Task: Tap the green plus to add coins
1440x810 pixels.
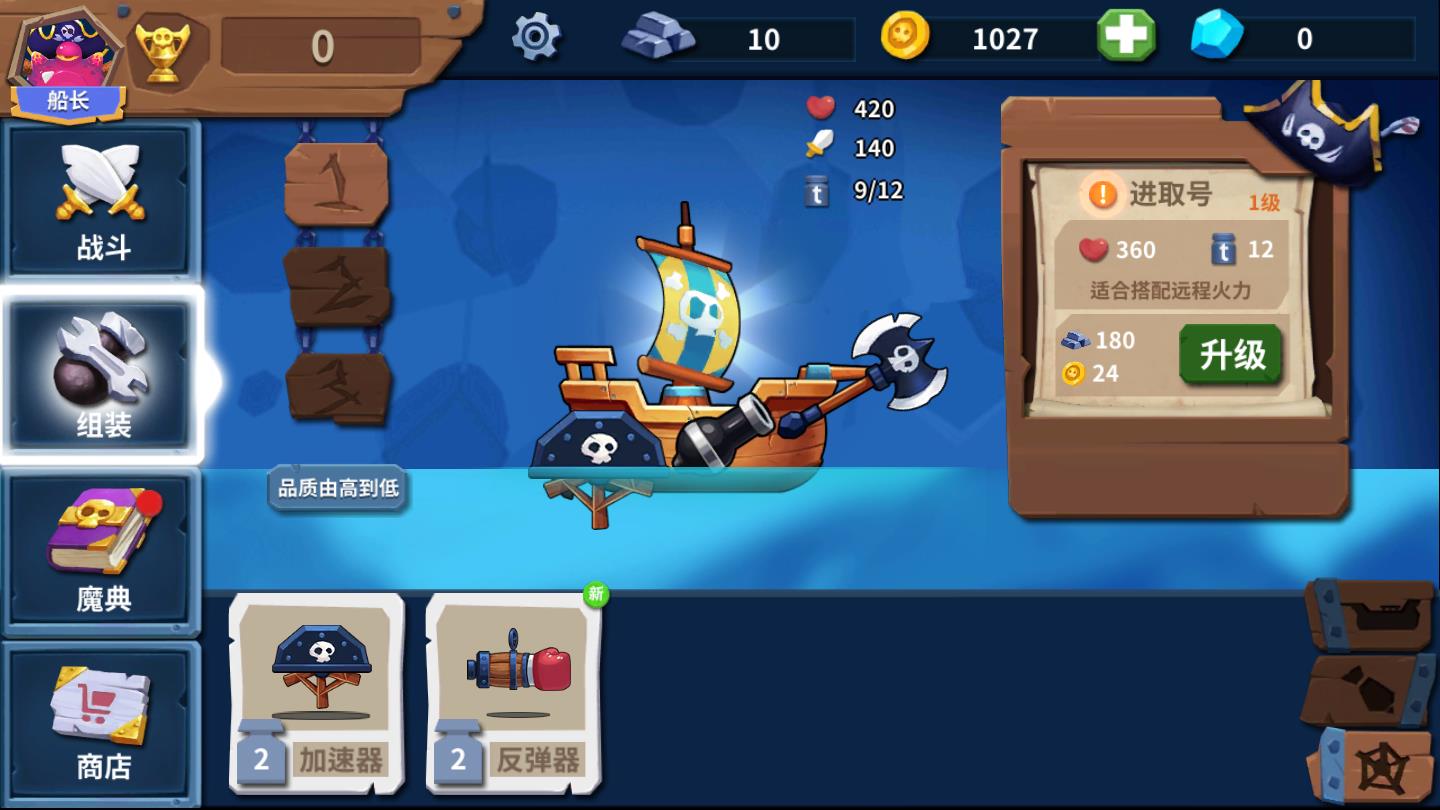Action: tap(1126, 37)
